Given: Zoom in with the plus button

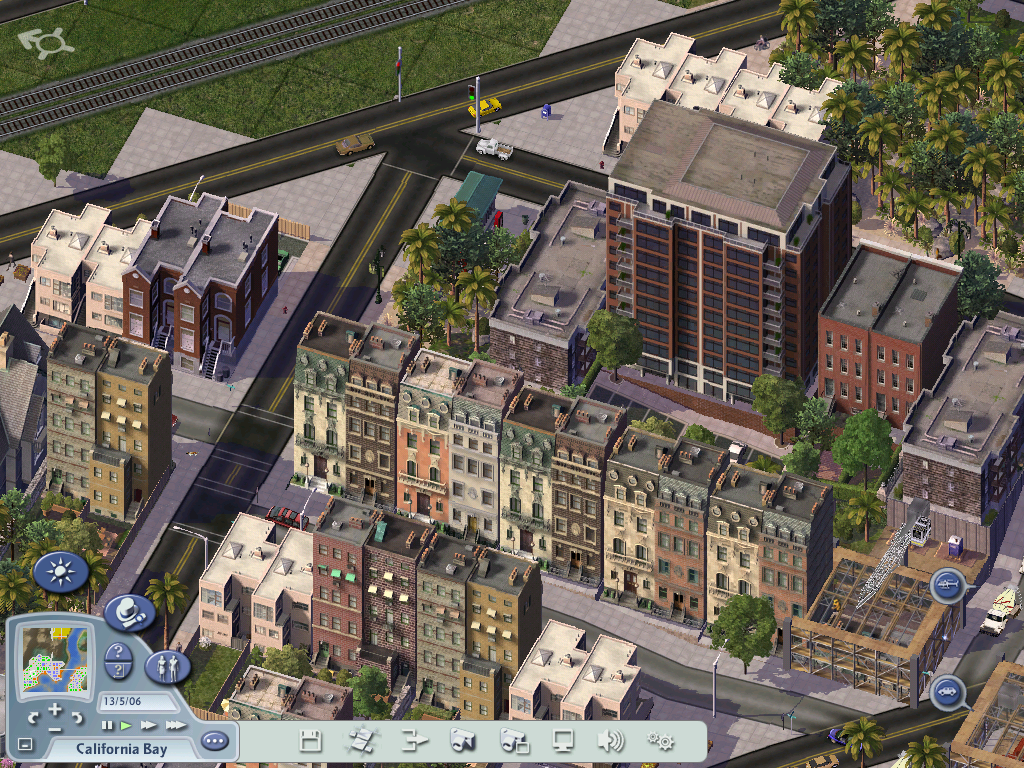Looking at the screenshot, I should click(55, 710).
